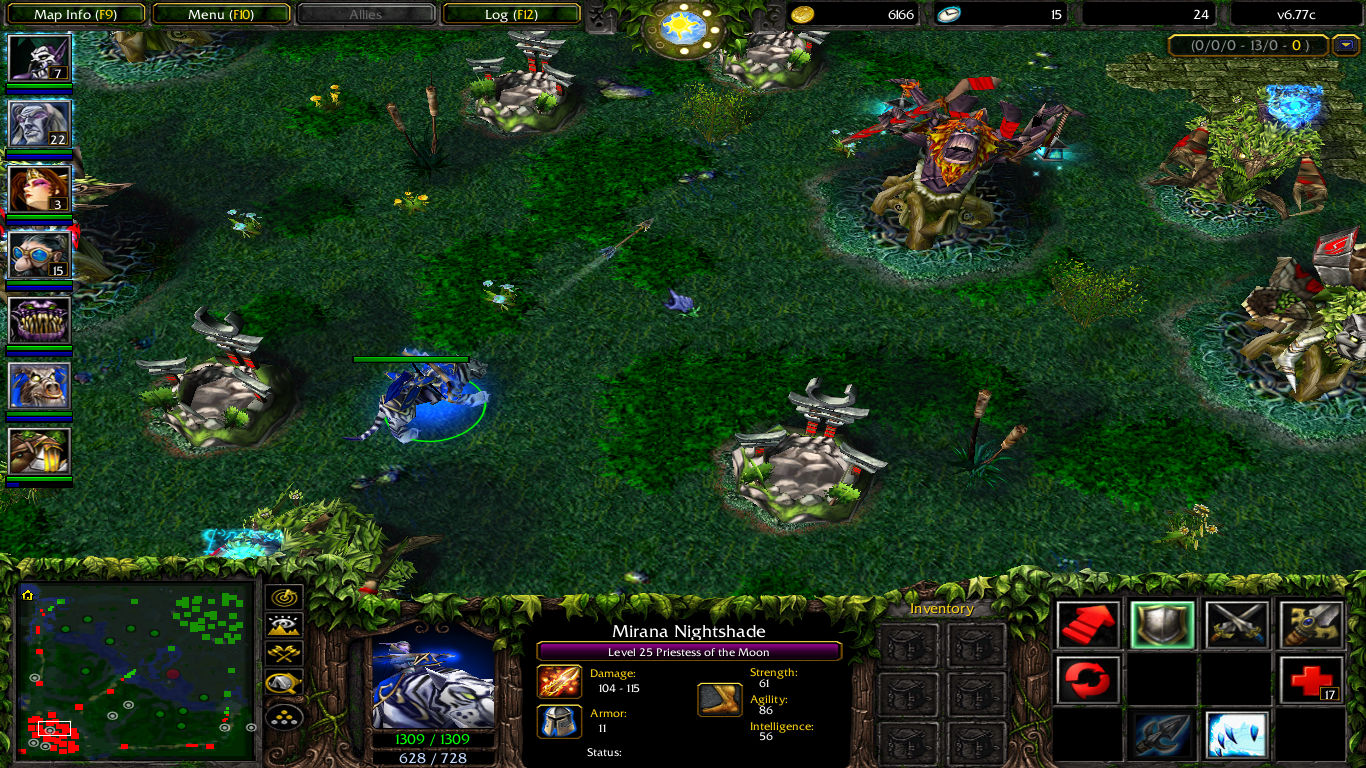Image resolution: width=1366 pixels, height=768 pixels.
Task: Toggle formation movement via the dots icon
Action: point(285,716)
